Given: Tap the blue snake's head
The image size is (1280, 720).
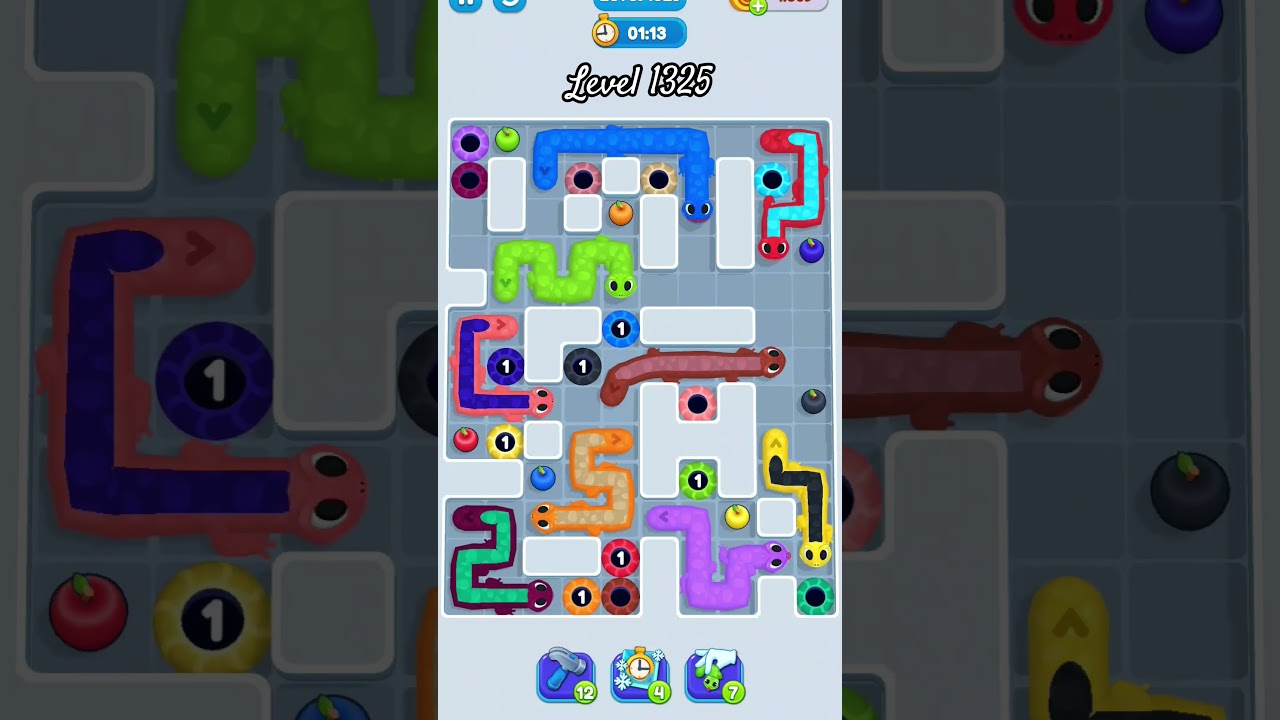Looking at the screenshot, I should pos(697,210).
